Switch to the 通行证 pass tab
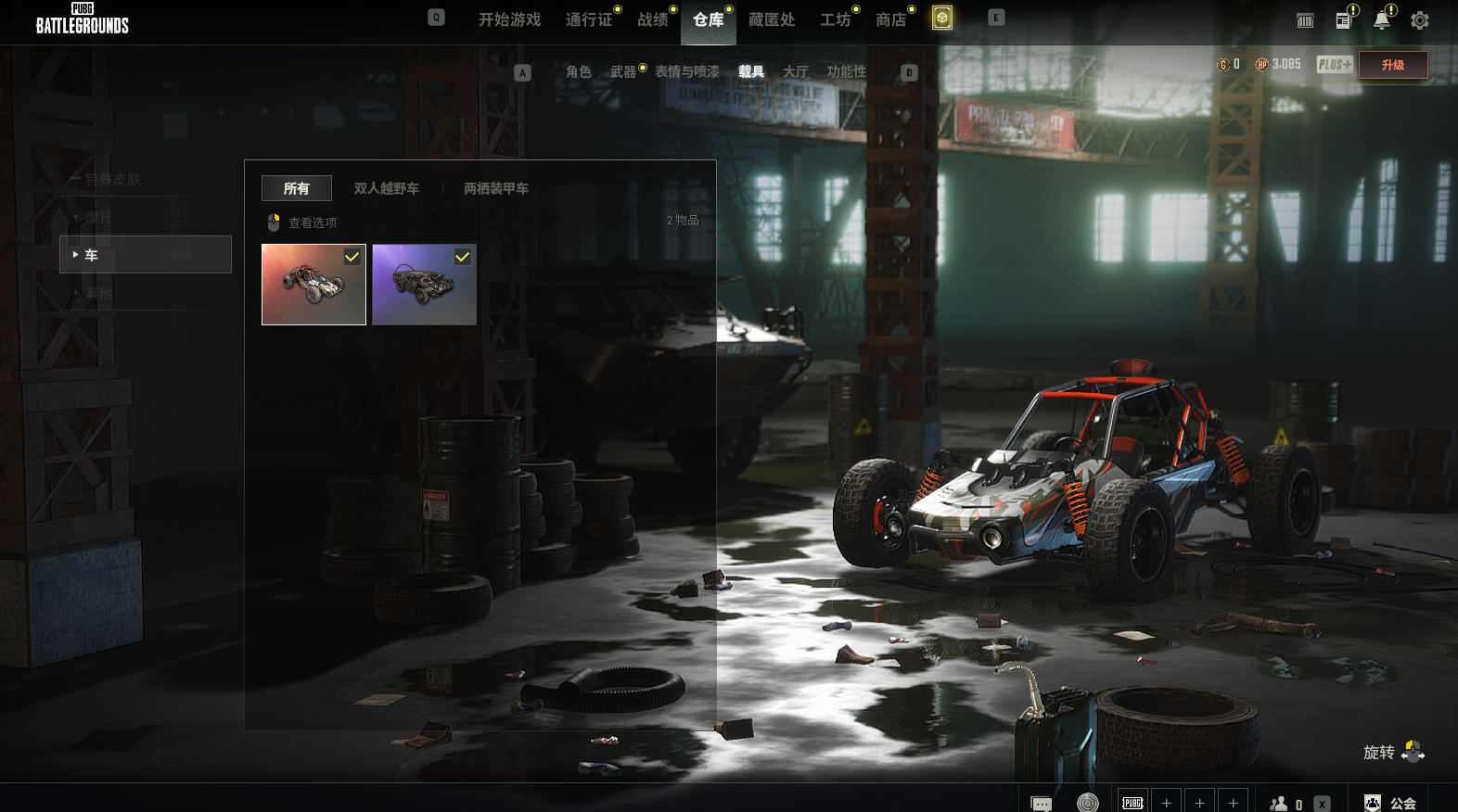1458x812 pixels. click(589, 19)
